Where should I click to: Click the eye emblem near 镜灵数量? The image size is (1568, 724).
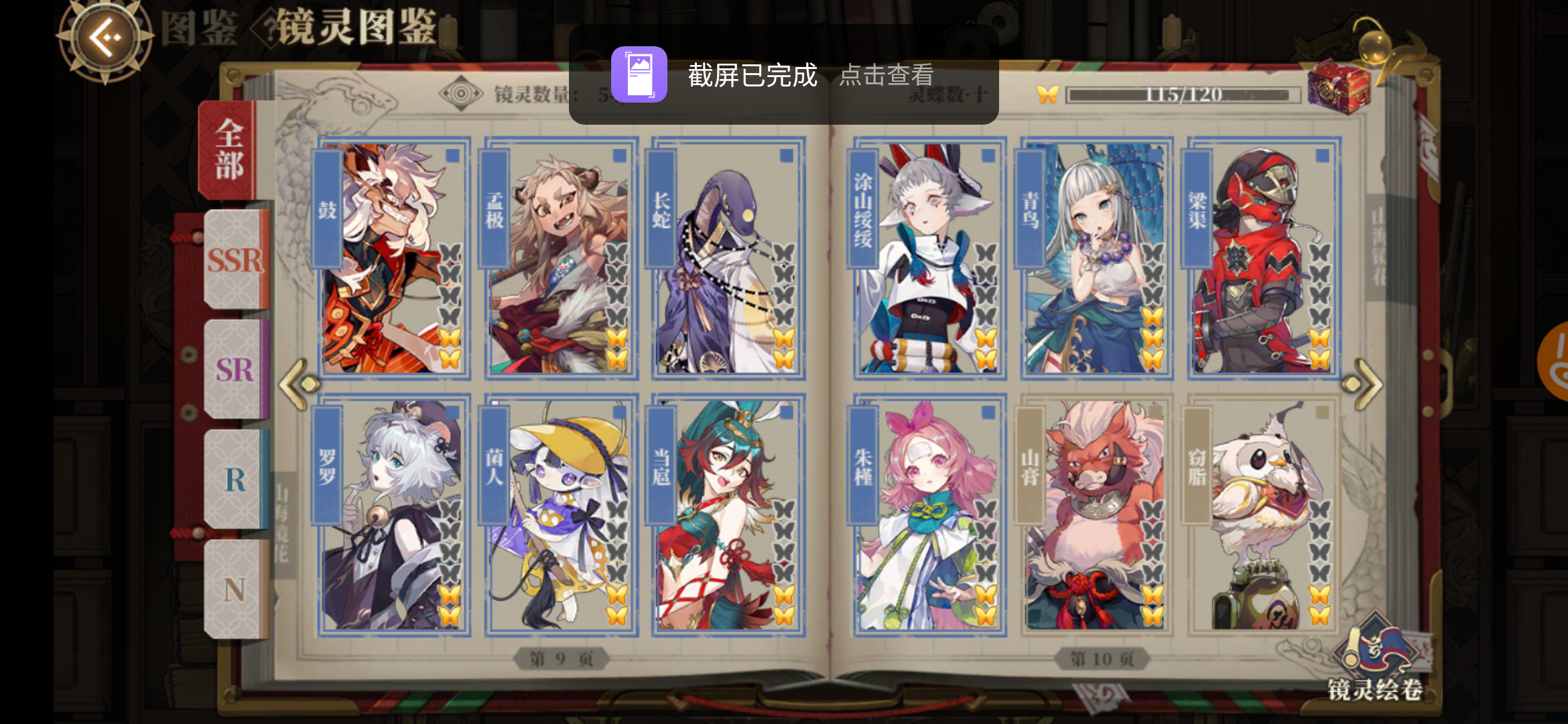click(x=462, y=93)
